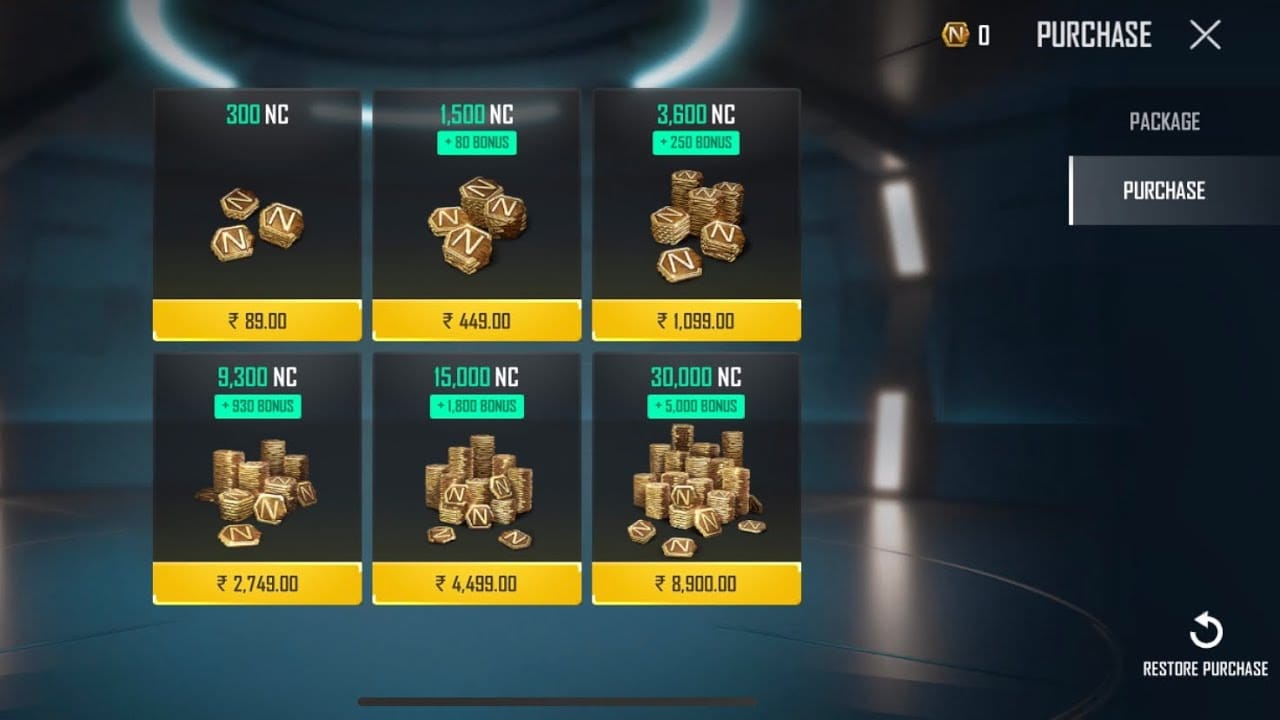The width and height of the screenshot is (1280, 720).
Task: Click the ₹ 2,749.00 price button
Action: pyautogui.click(x=256, y=585)
